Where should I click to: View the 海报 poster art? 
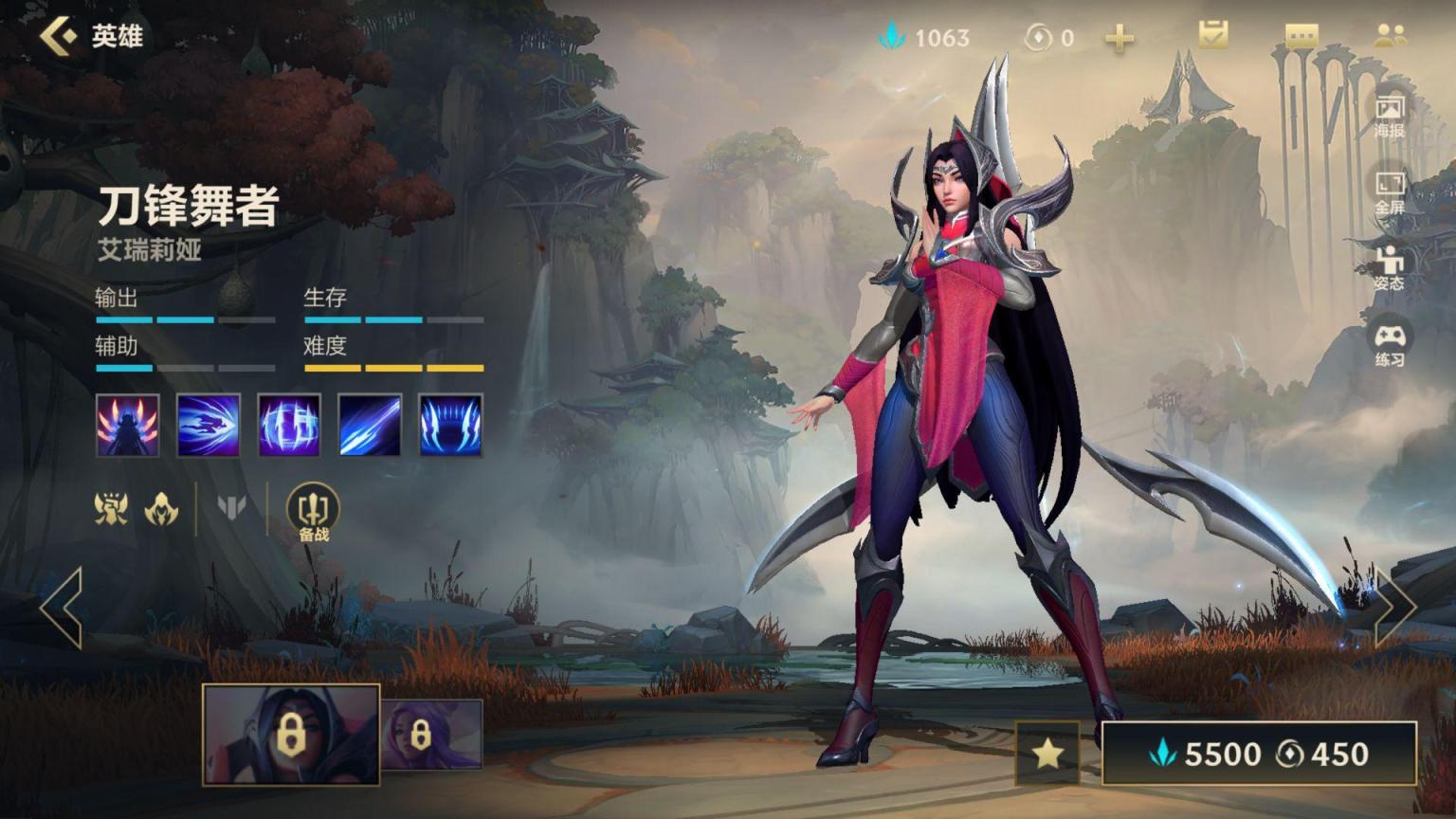[1390, 116]
